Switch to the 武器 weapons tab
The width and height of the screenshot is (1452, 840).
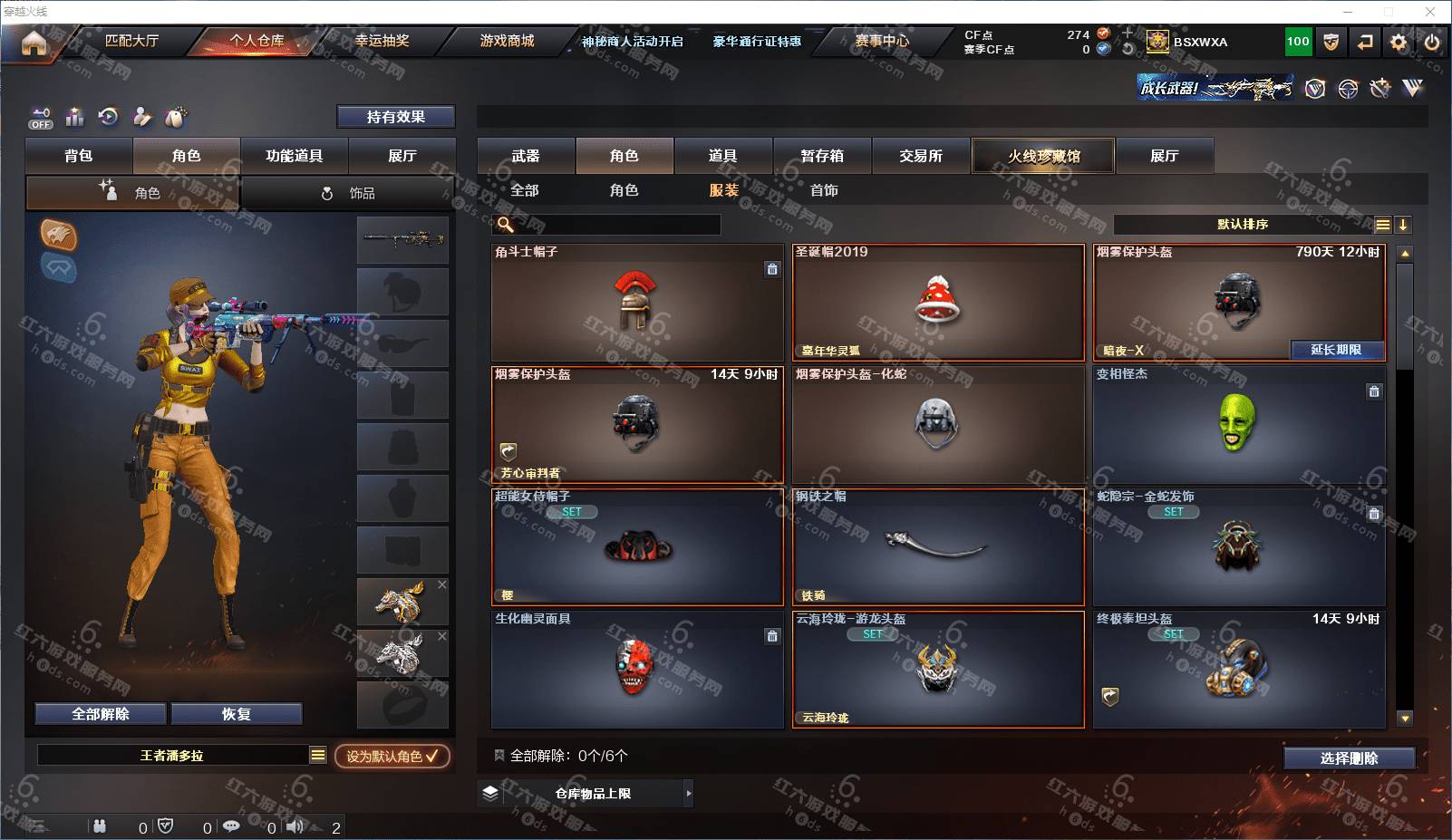(526, 156)
